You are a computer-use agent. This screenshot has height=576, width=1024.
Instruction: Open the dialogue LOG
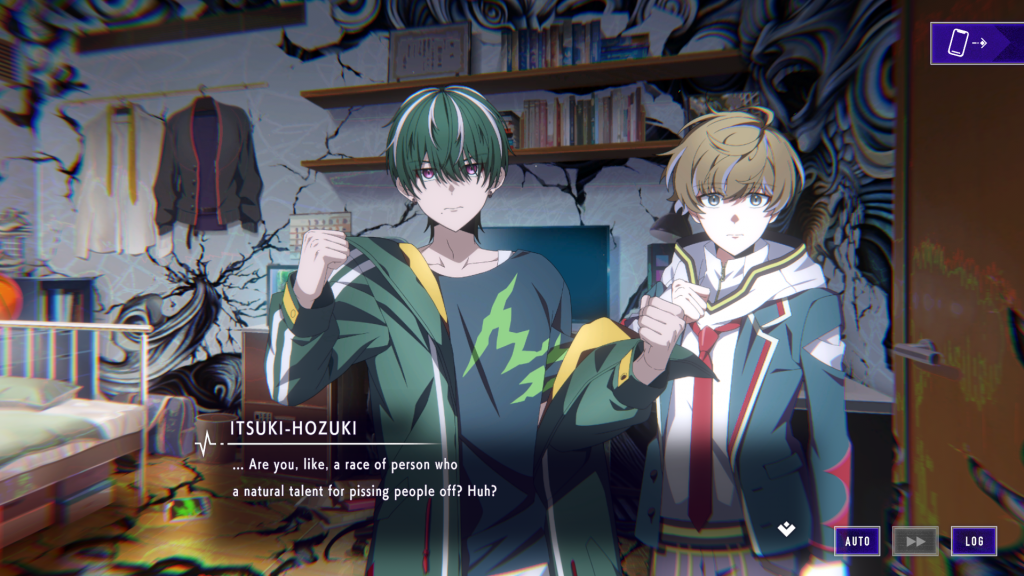973,541
